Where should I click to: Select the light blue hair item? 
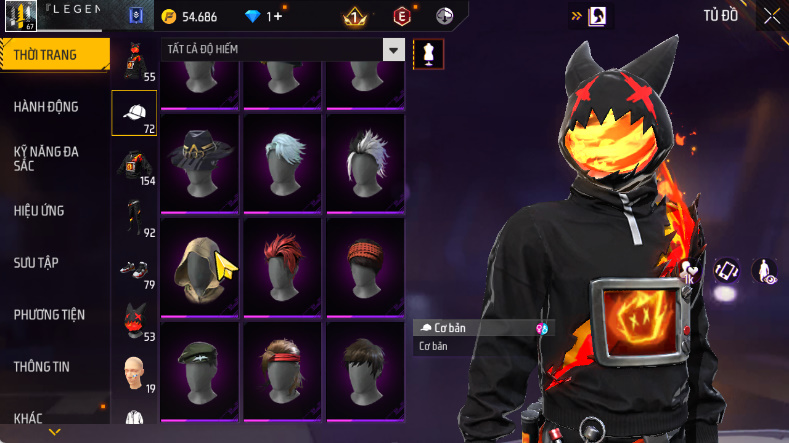[283, 162]
